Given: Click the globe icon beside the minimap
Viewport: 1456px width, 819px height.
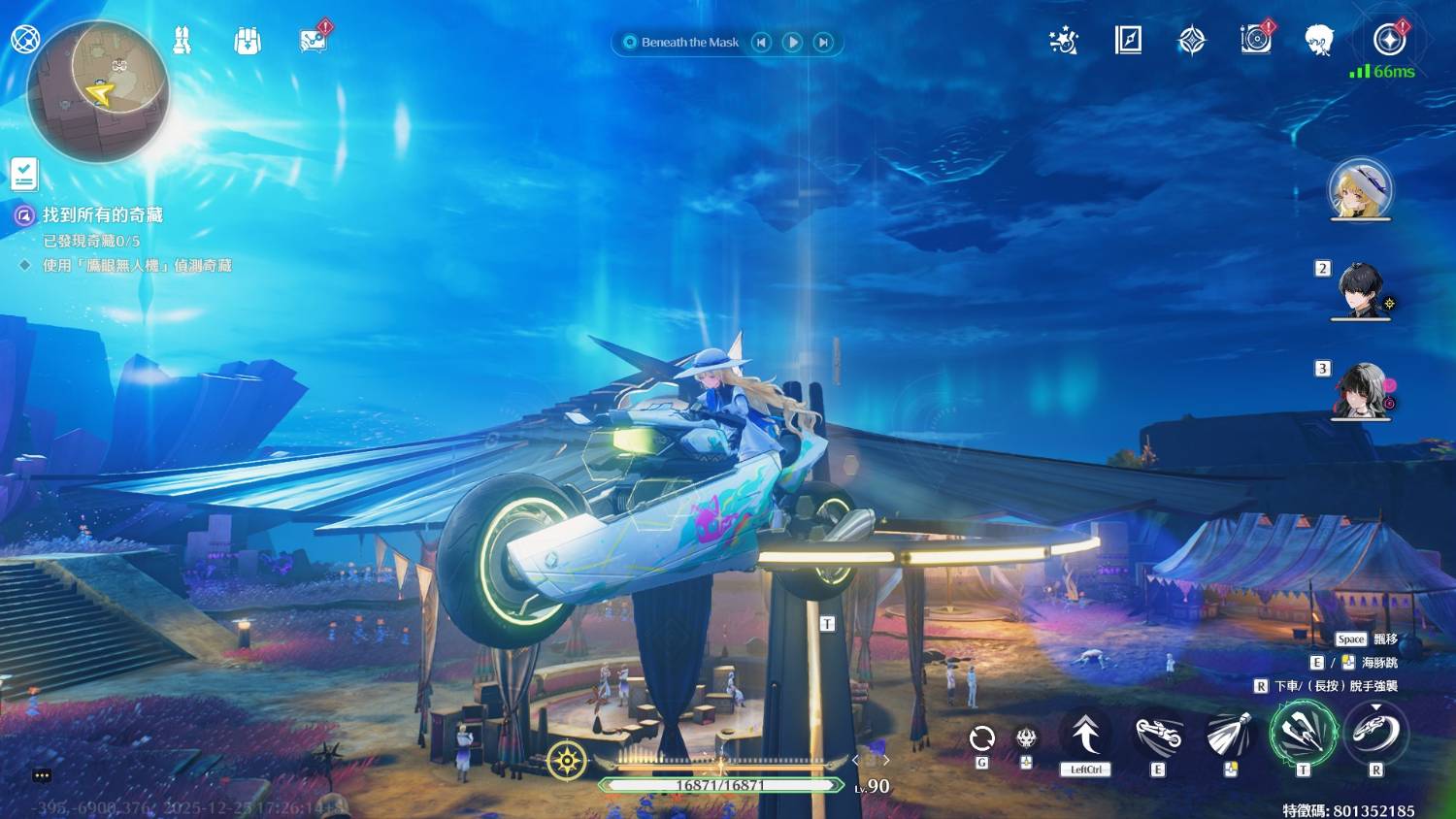Looking at the screenshot, I should tap(24, 39).
